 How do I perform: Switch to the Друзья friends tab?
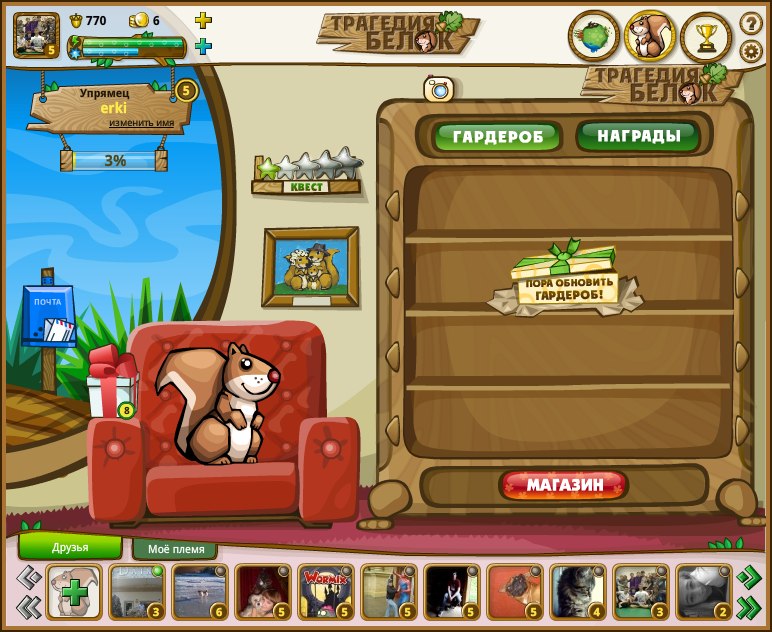point(70,547)
